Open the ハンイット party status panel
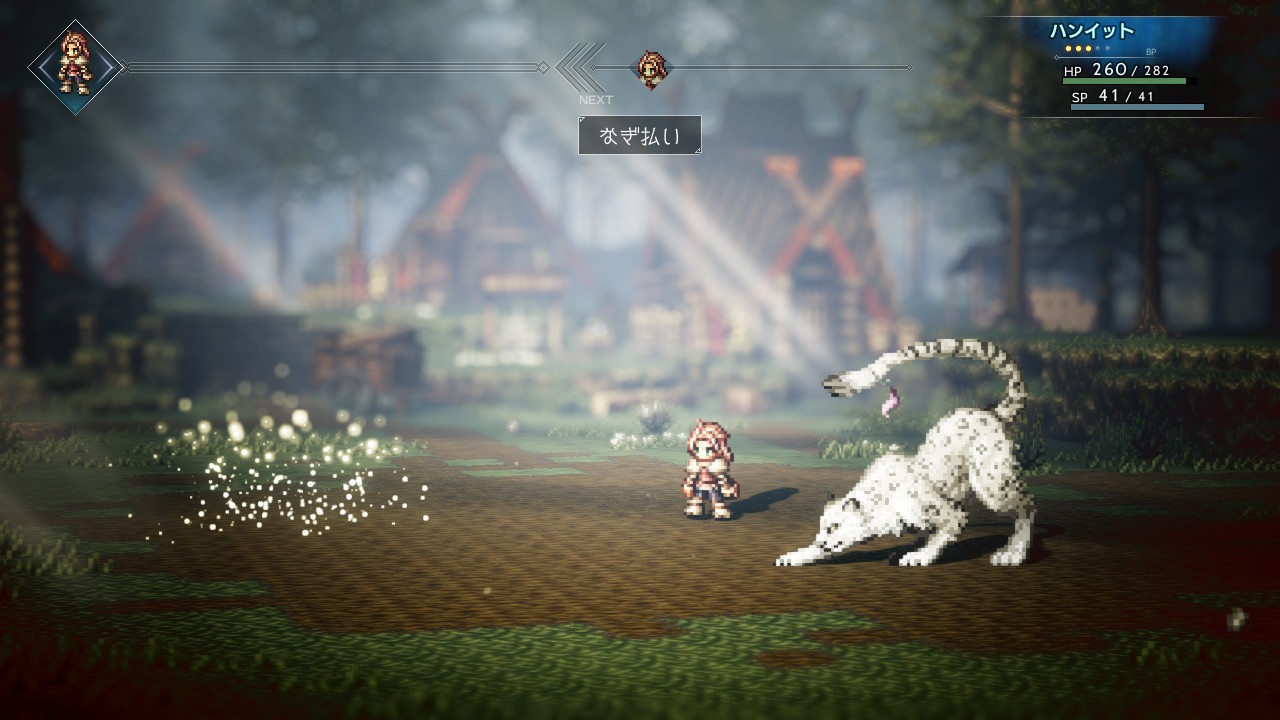The width and height of the screenshot is (1280, 720). pyautogui.click(x=1132, y=68)
